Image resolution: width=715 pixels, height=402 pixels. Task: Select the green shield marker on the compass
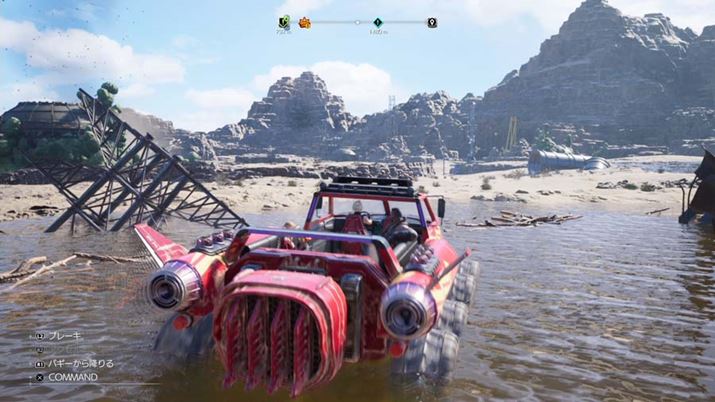click(283, 21)
